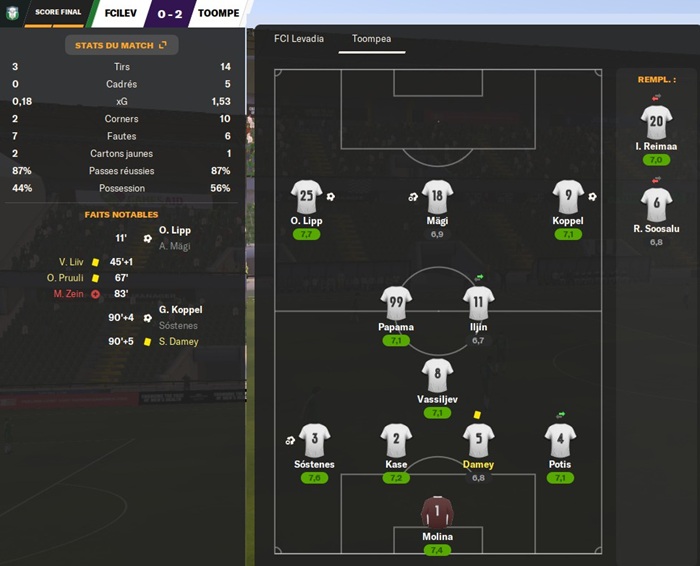Choose substitute R. Soosalu number 6
The height and width of the screenshot is (566, 700).
point(656,205)
